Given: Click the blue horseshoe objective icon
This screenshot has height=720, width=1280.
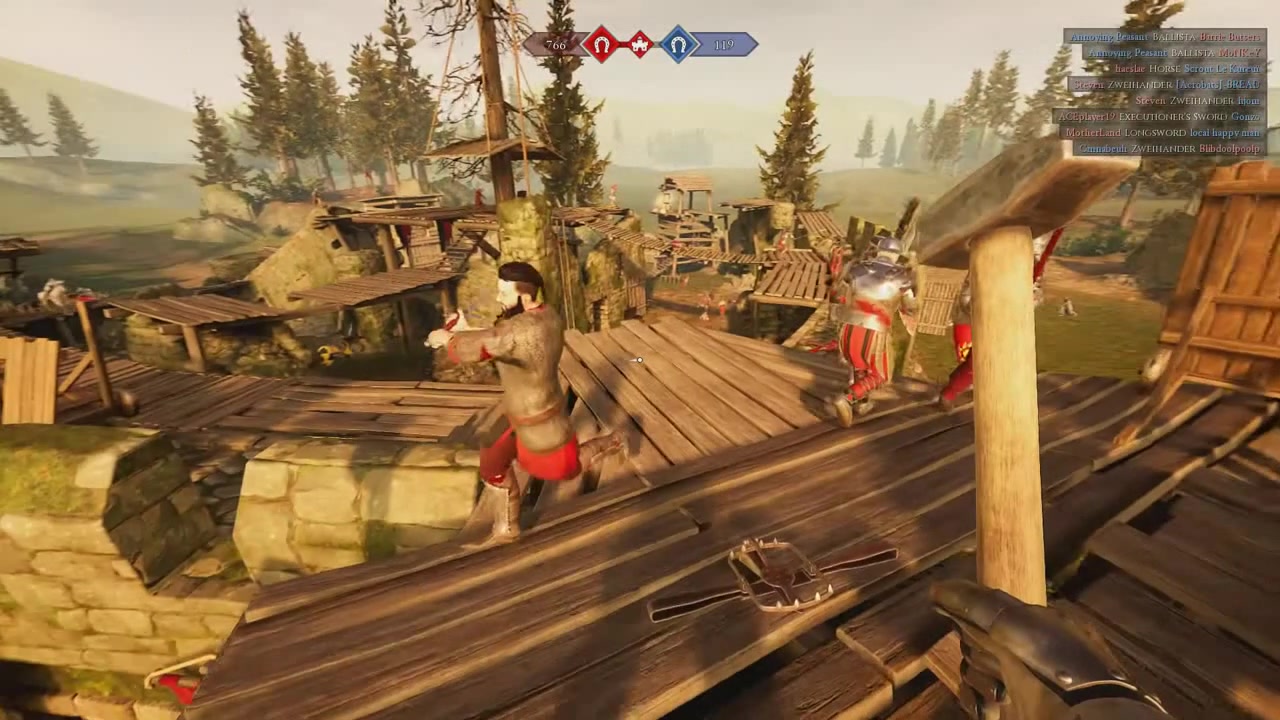Looking at the screenshot, I should (679, 45).
